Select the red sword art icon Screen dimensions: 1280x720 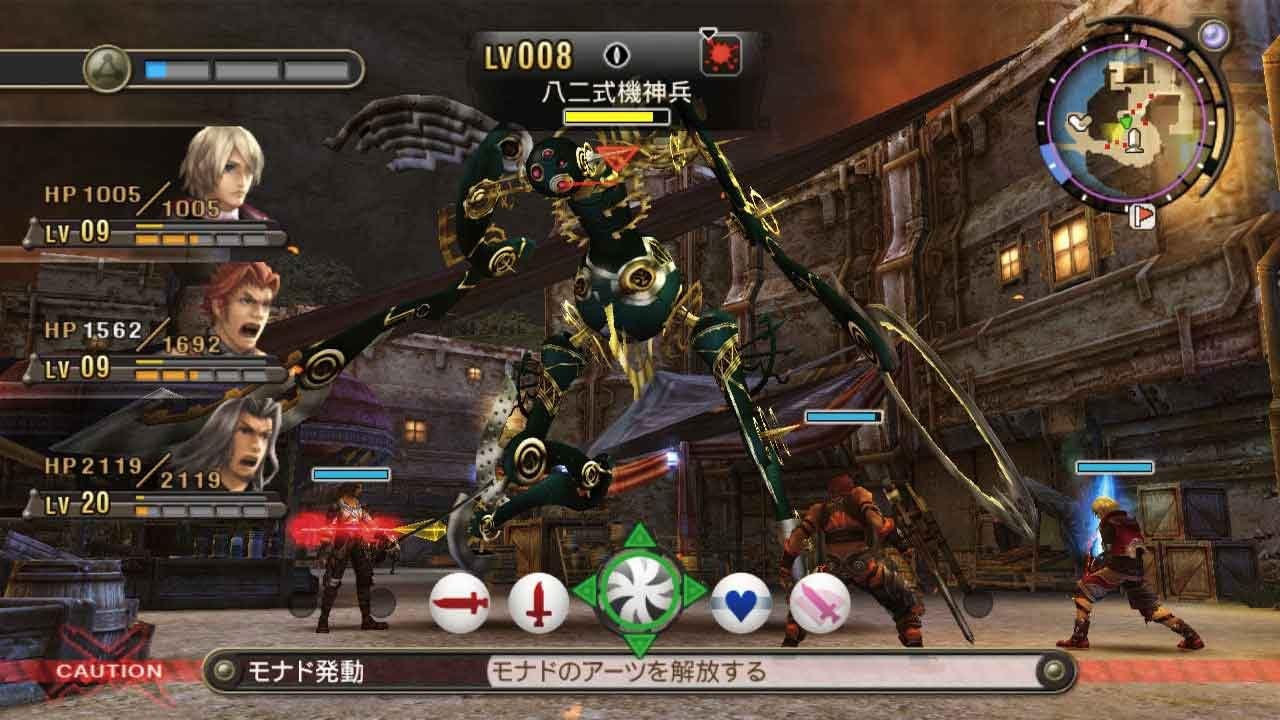point(460,602)
